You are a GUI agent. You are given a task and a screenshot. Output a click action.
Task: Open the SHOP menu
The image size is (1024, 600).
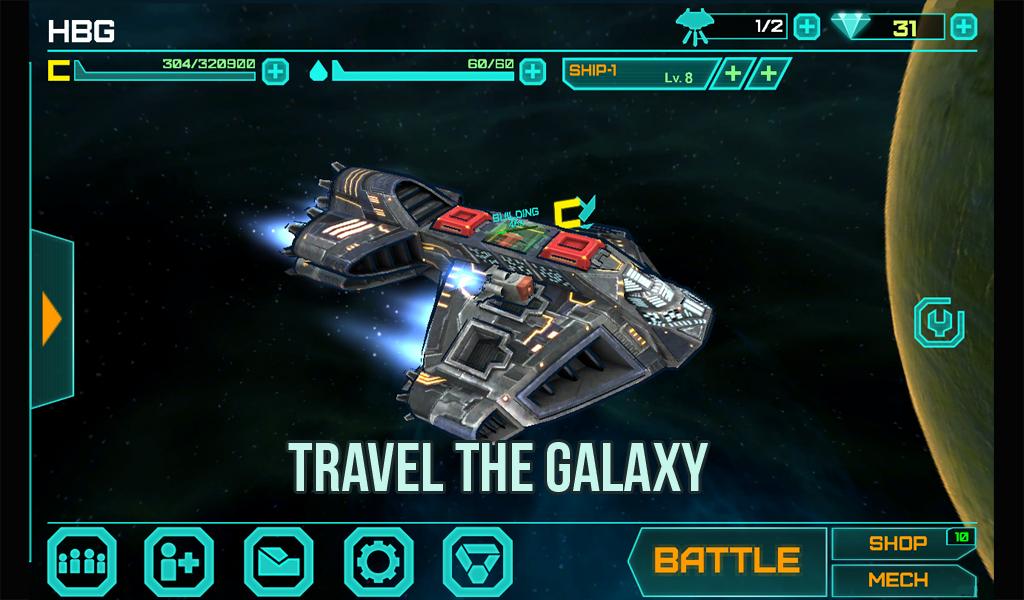(897, 544)
